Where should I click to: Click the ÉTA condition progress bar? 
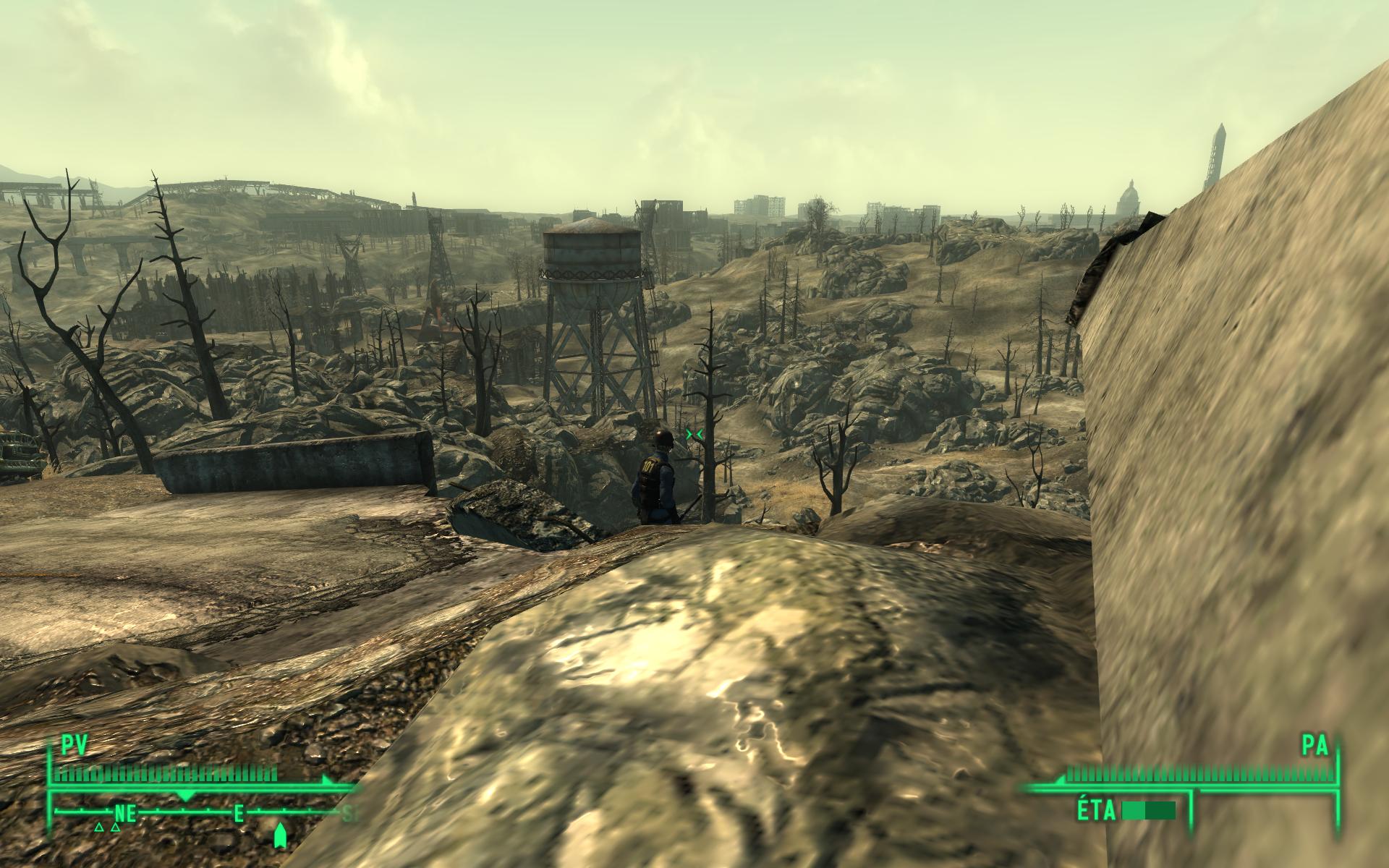[1149, 809]
